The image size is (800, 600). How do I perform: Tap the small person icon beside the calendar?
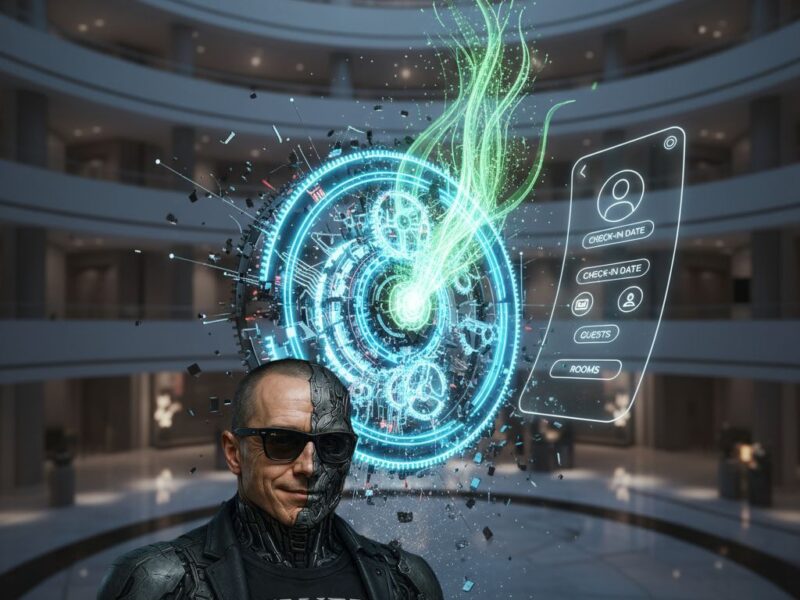pos(629,298)
